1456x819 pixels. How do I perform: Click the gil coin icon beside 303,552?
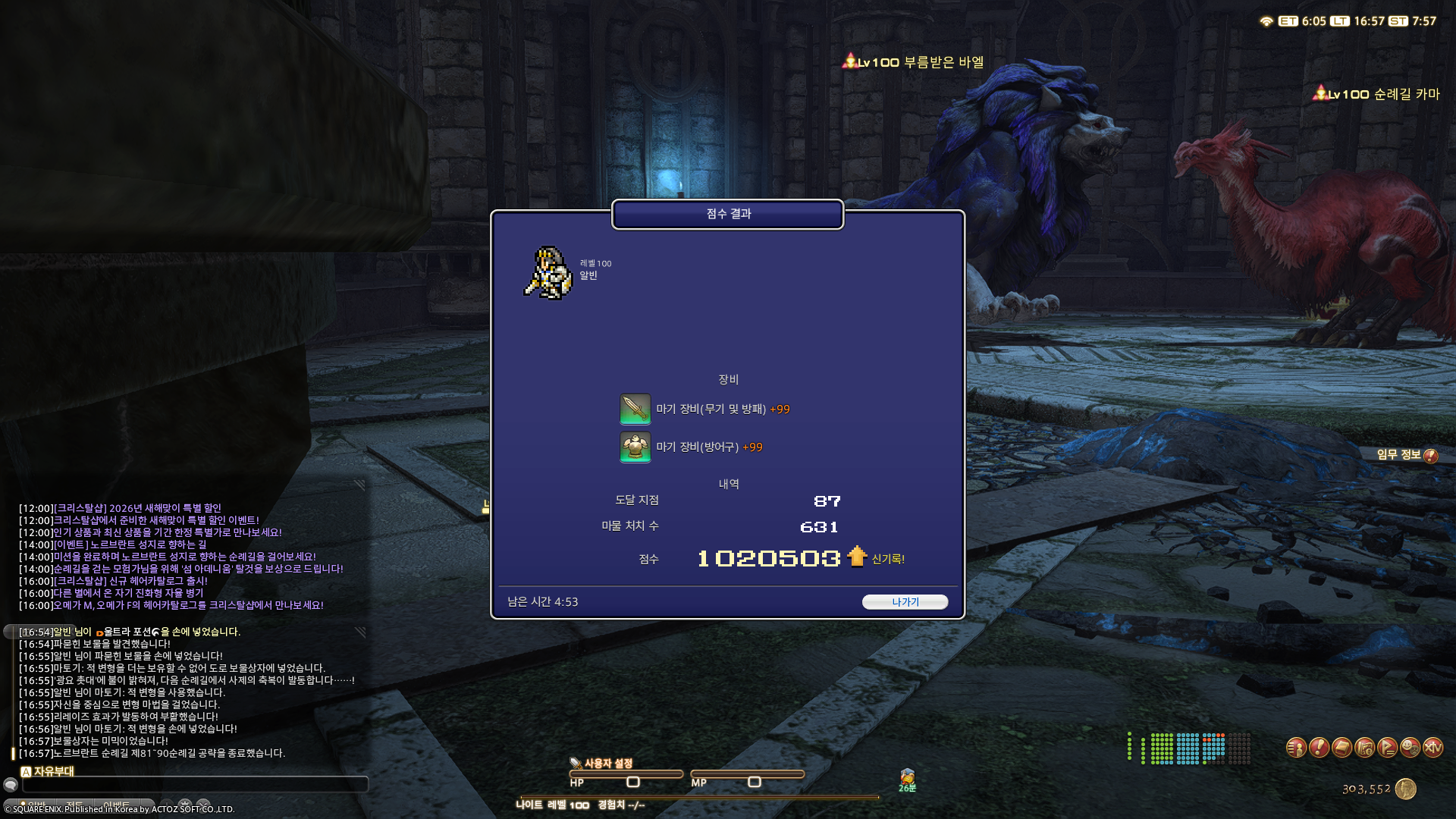point(1404,789)
